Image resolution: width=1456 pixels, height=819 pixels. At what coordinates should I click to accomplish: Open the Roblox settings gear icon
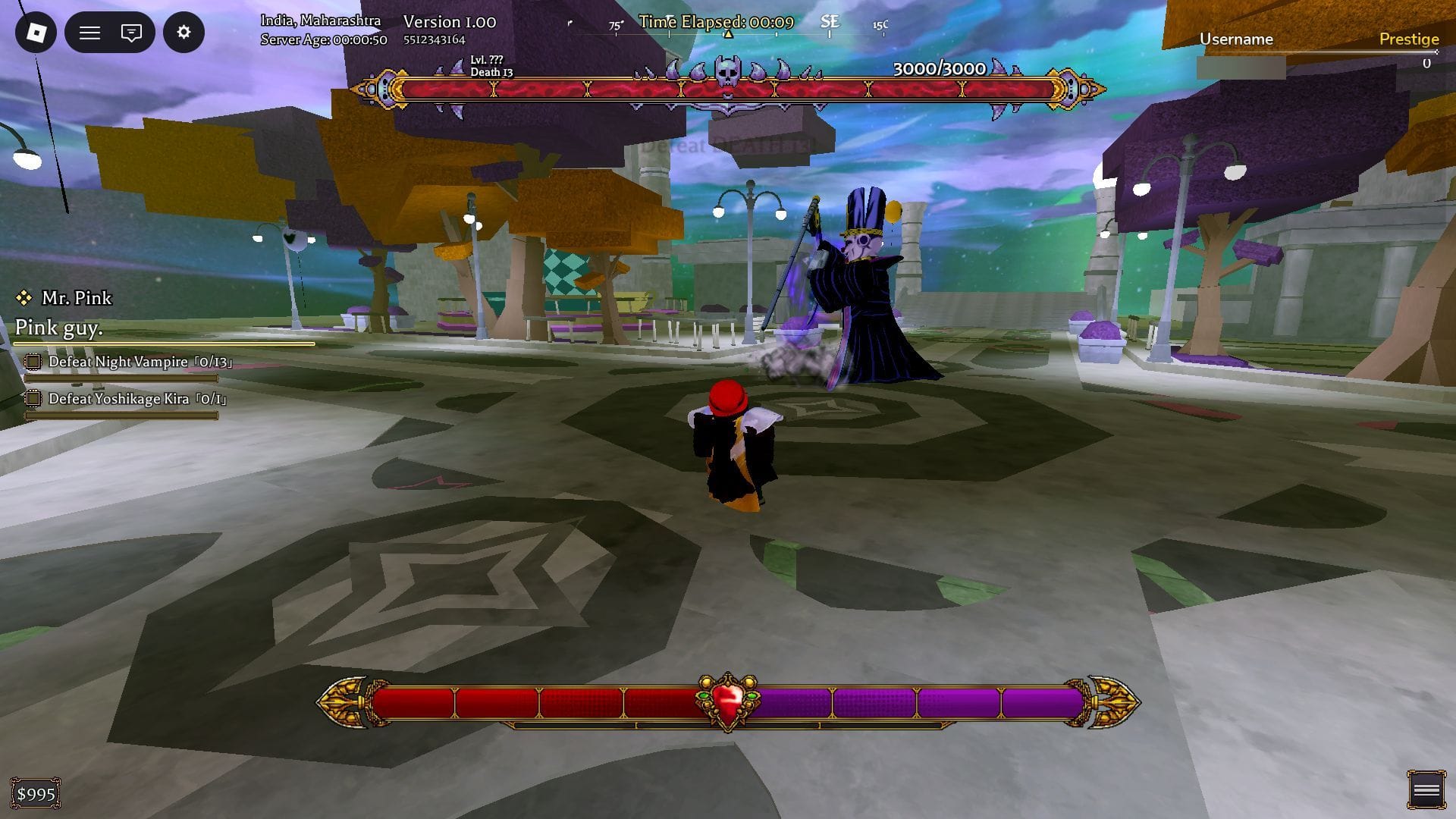[x=184, y=33]
